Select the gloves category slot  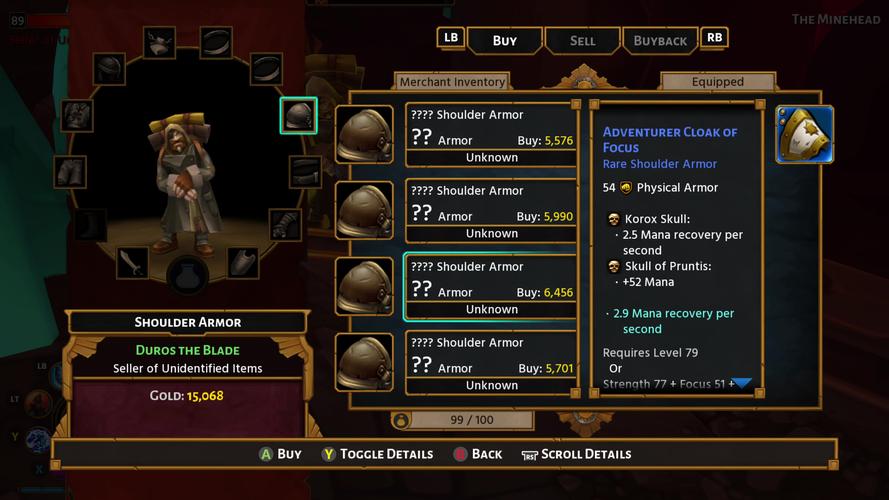click(x=285, y=224)
